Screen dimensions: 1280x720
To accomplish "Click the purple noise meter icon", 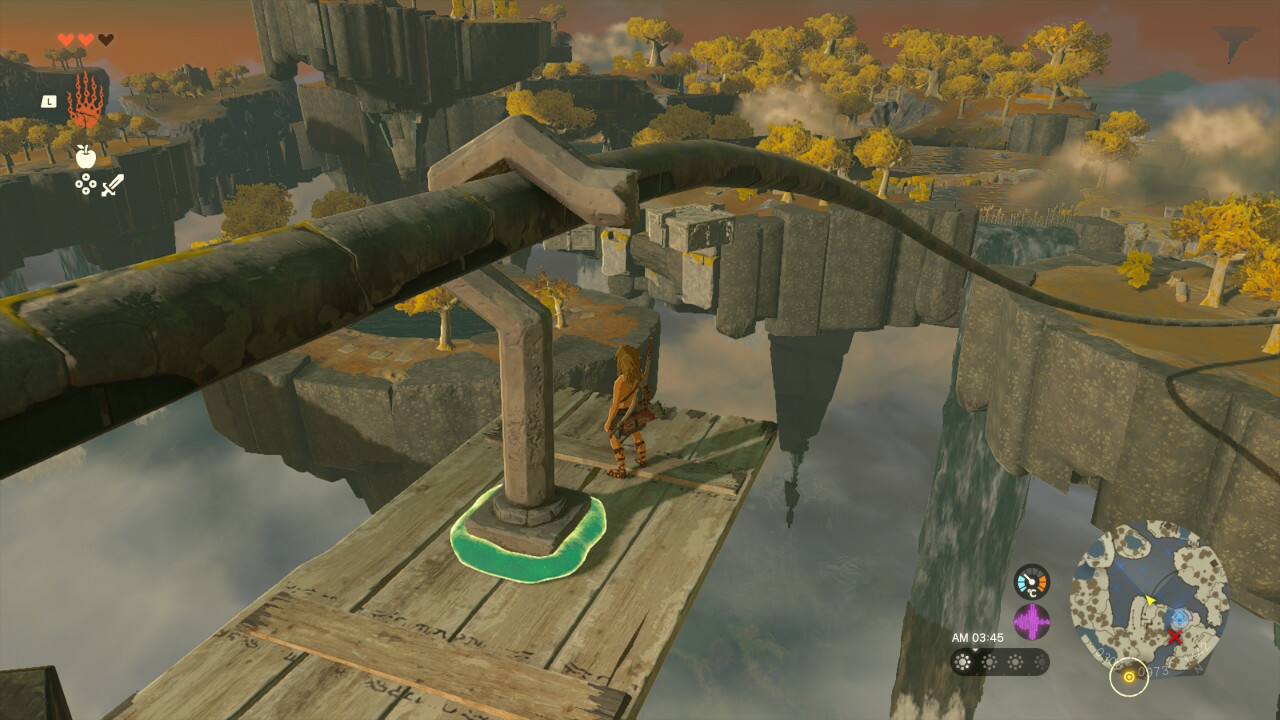I will click(1032, 622).
